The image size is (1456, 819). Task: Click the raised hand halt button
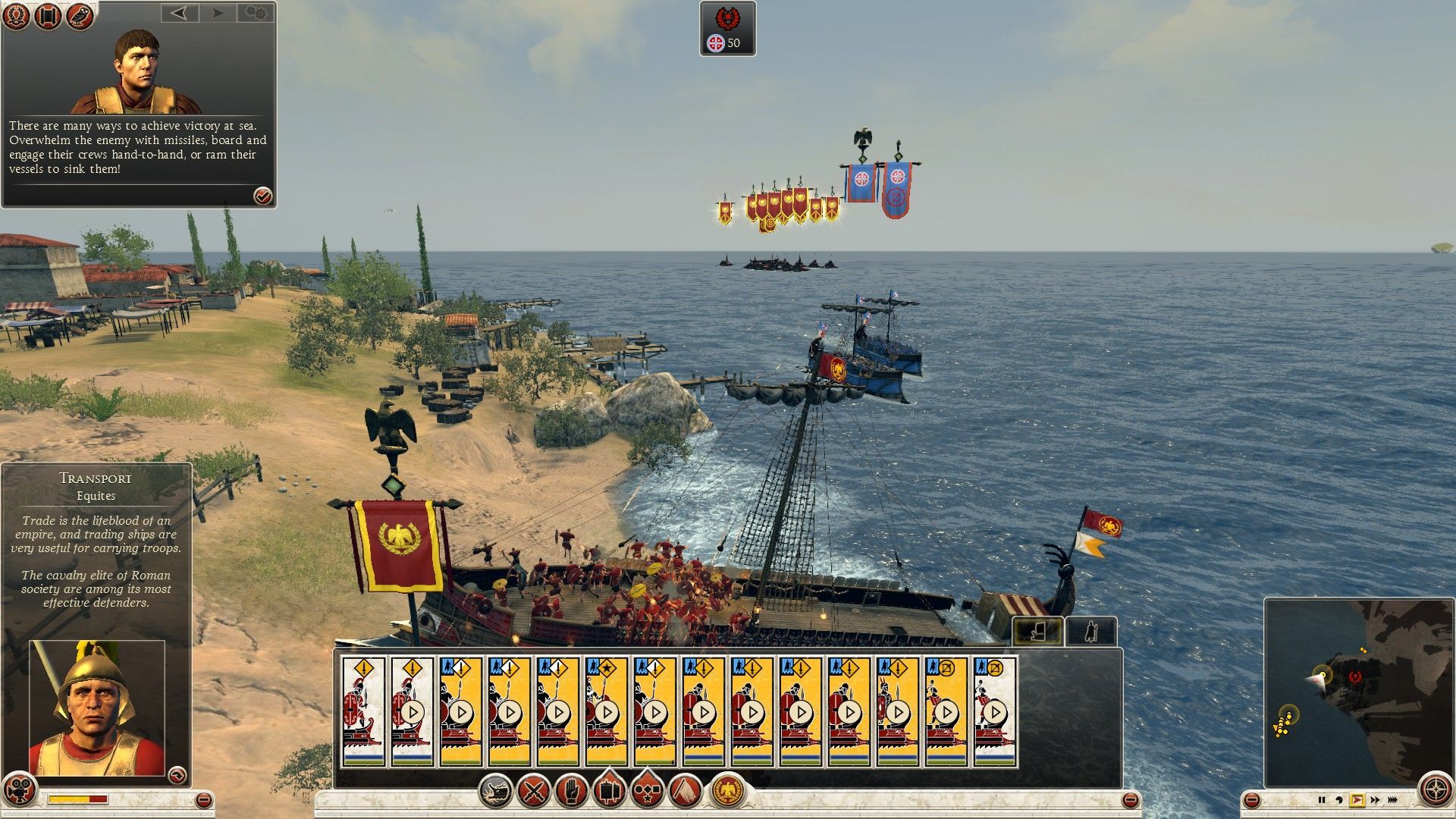(572, 792)
